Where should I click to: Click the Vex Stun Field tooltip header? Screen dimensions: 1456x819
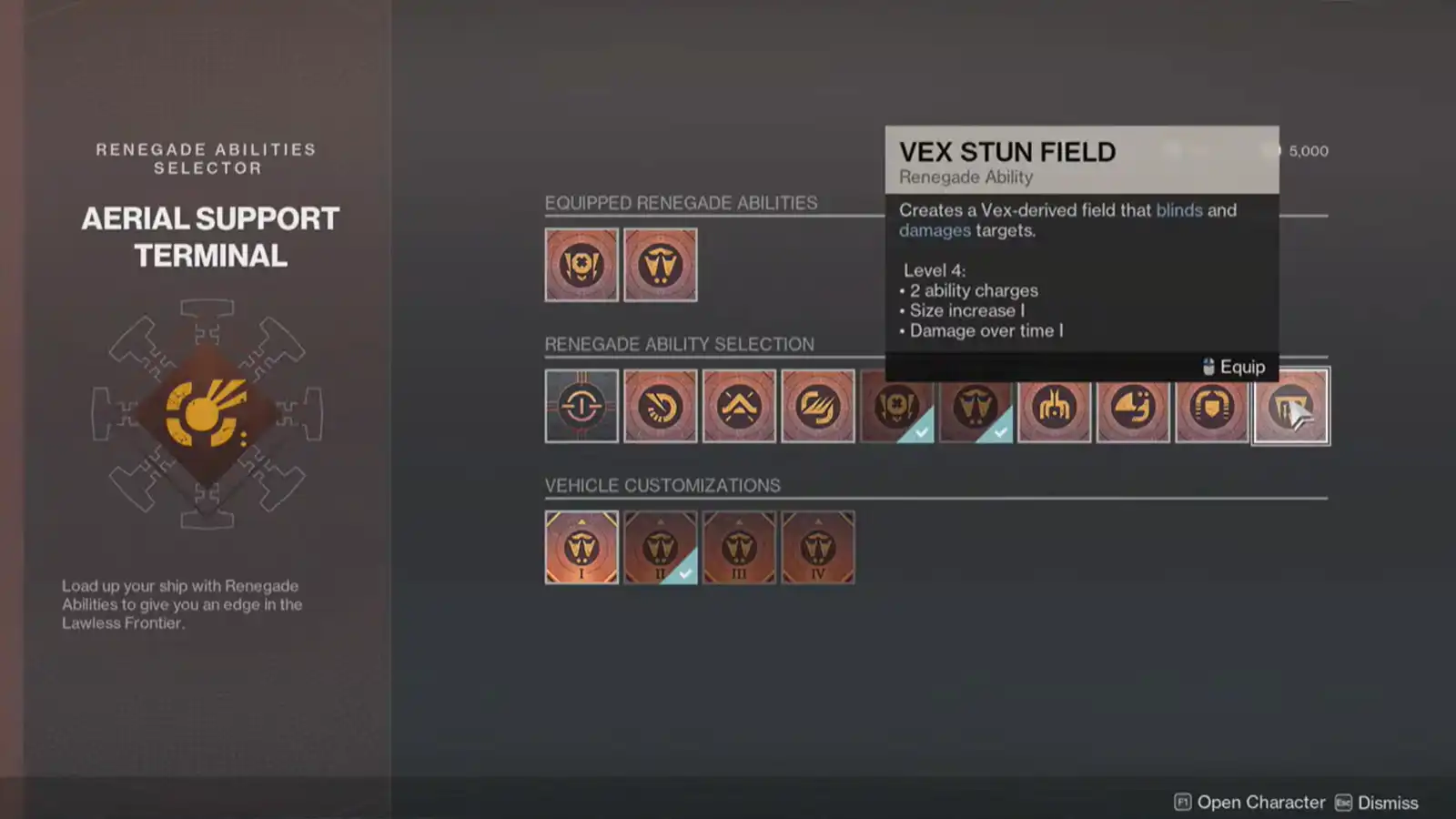click(1007, 153)
